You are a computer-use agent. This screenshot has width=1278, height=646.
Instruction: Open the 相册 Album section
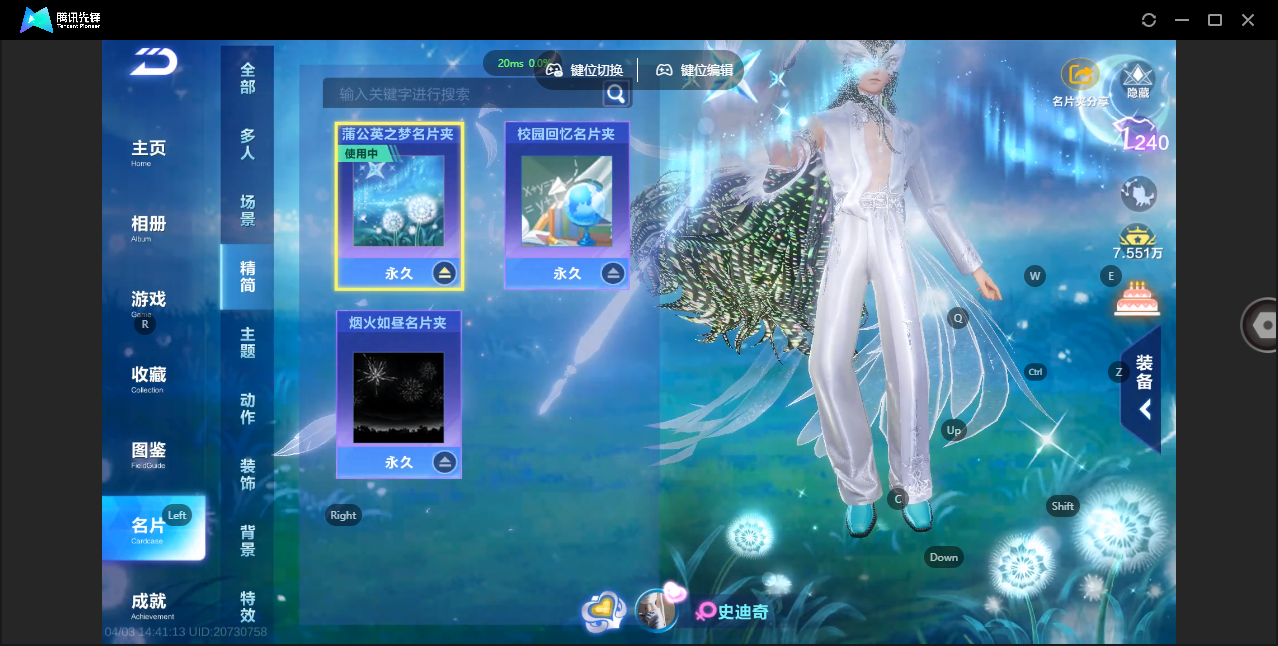tap(149, 227)
